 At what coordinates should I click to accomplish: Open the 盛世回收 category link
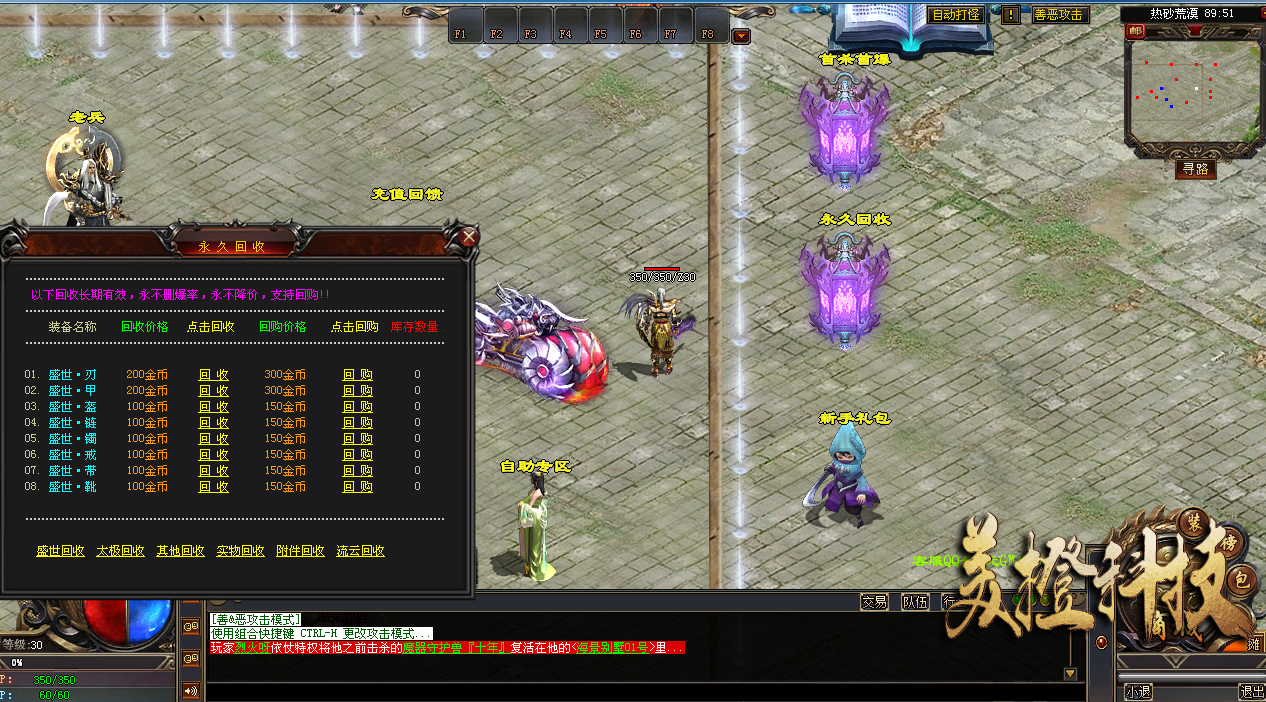pyautogui.click(x=60, y=551)
